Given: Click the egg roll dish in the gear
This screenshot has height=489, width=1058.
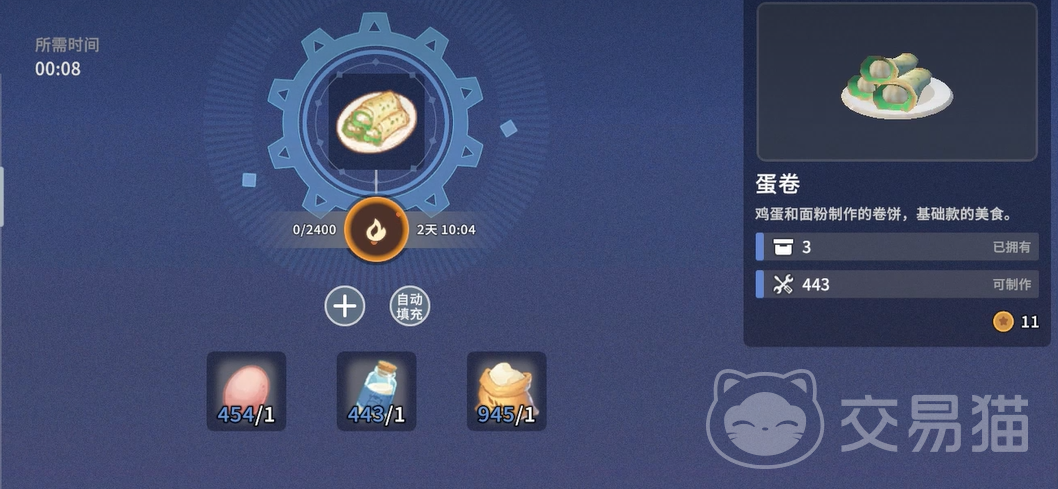Looking at the screenshot, I should [376, 121].
